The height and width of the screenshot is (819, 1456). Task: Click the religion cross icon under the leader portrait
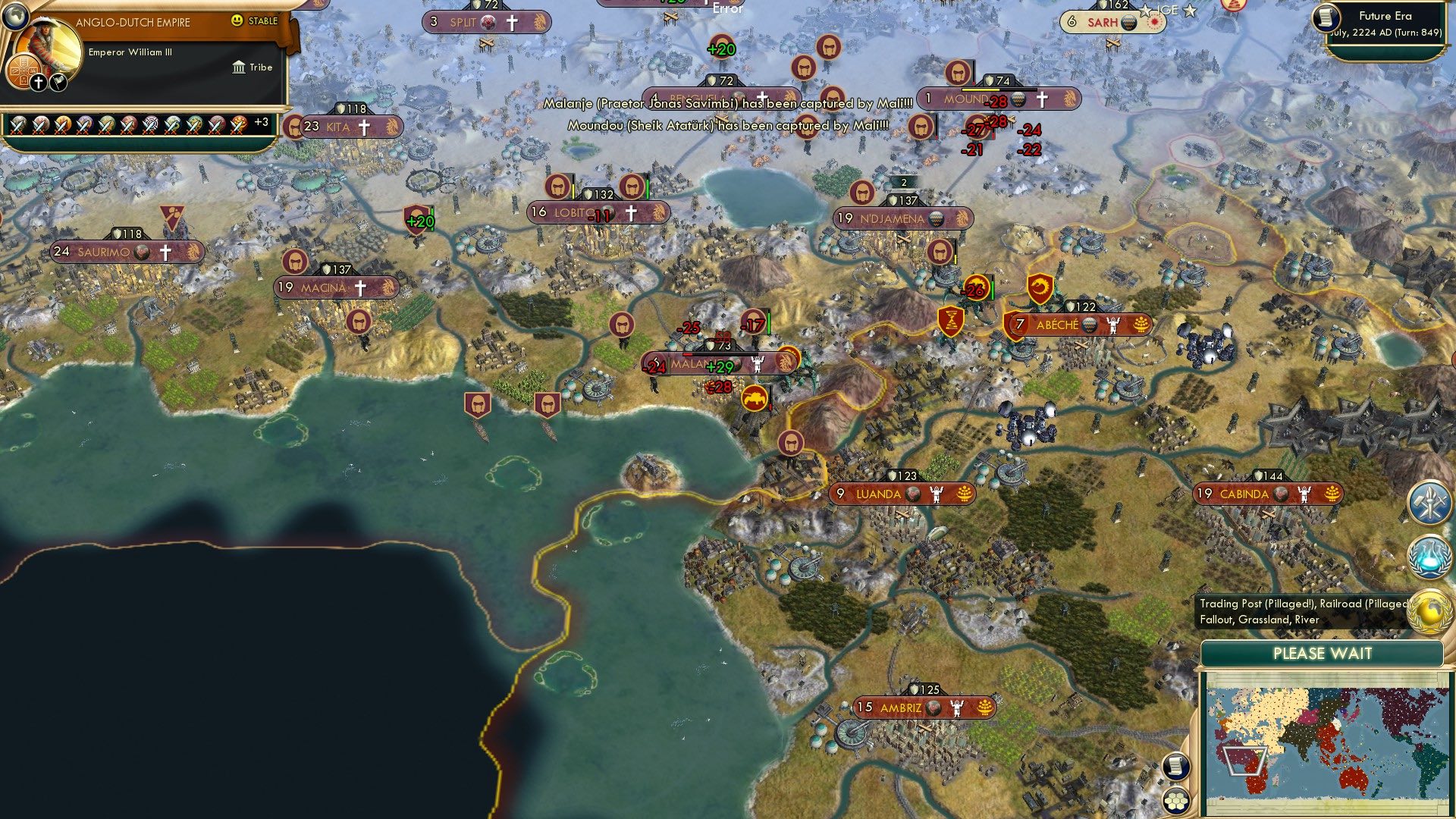(38, 82)
